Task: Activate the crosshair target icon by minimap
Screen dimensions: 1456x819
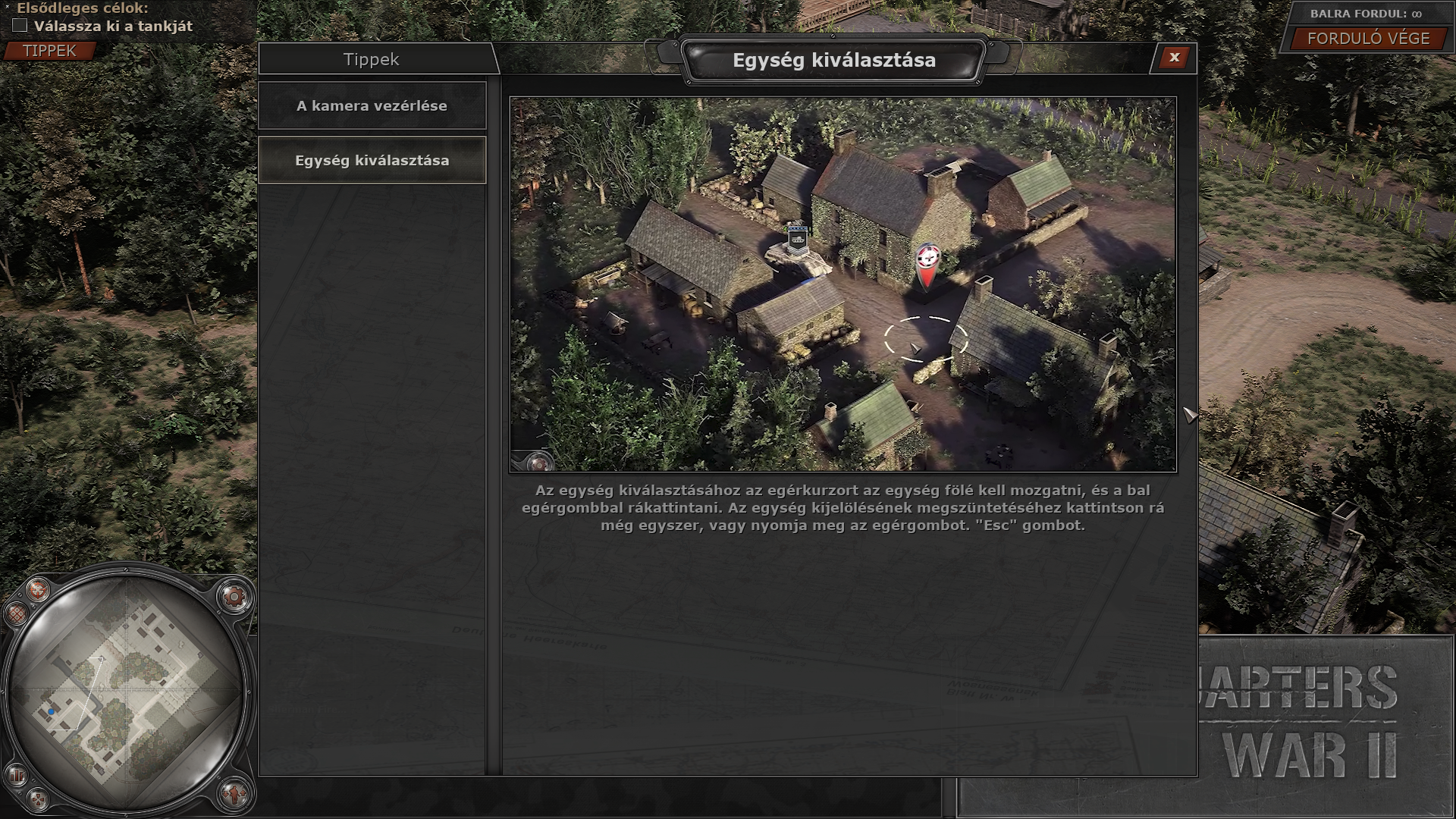Action: pyautogui.click(x=38, y=590)
